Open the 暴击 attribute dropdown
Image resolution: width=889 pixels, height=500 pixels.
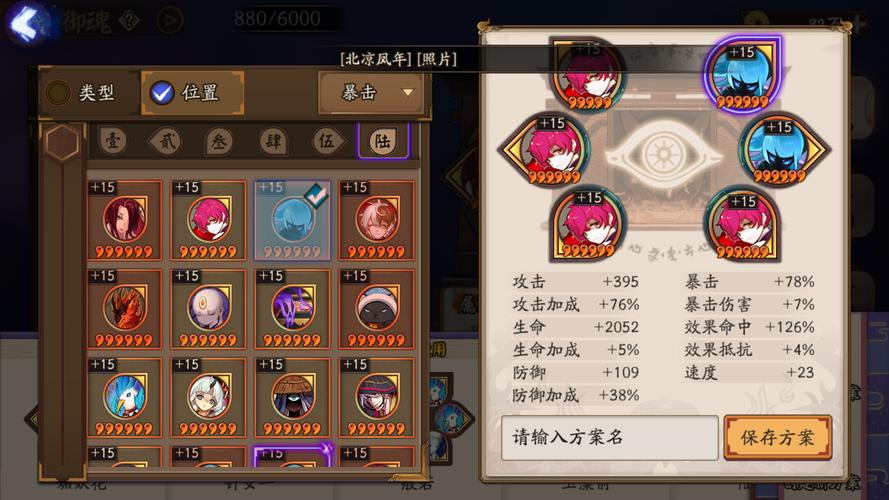tap(370, 93)
